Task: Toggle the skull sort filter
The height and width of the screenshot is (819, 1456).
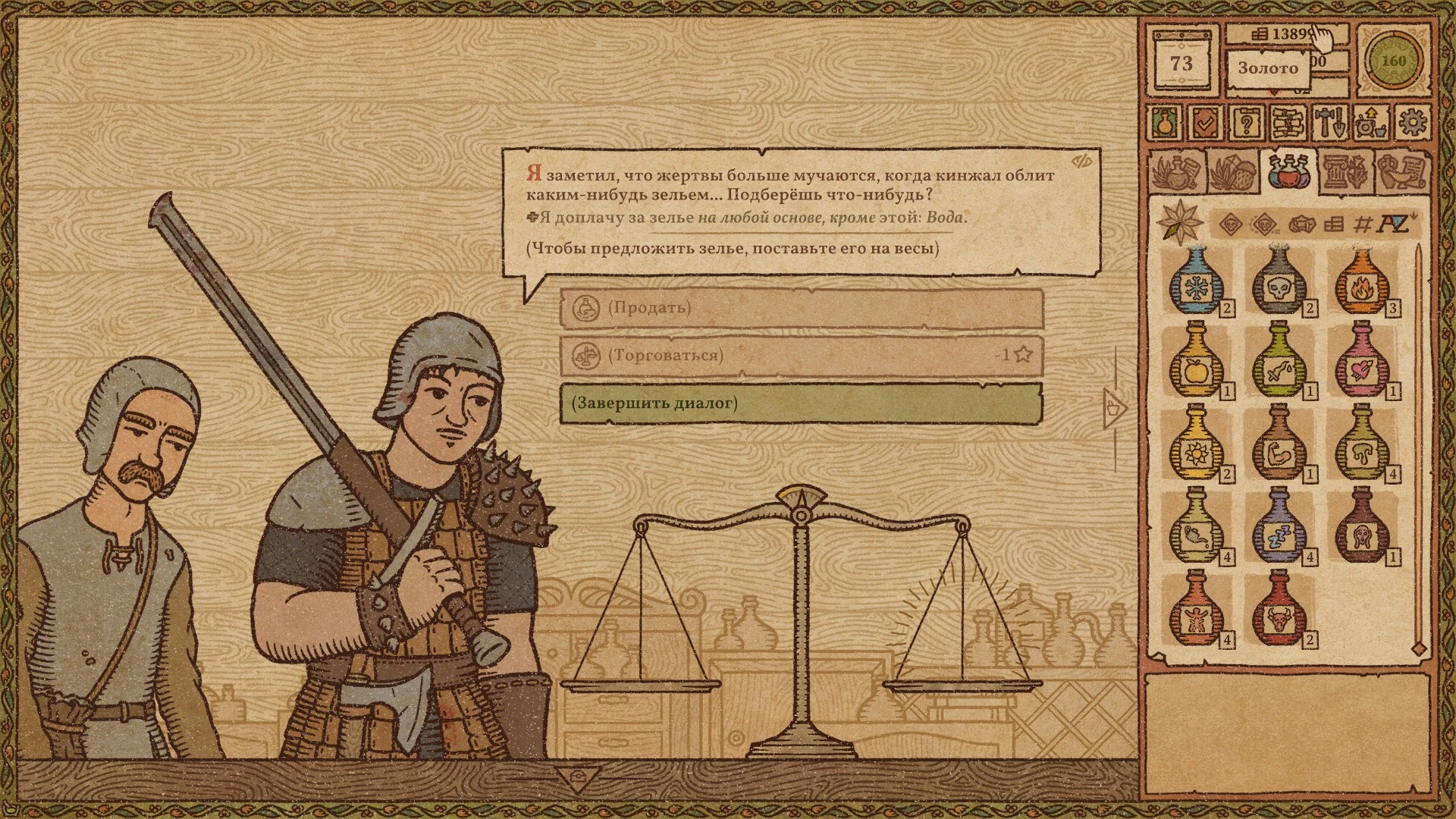Action: point(1230,224)
